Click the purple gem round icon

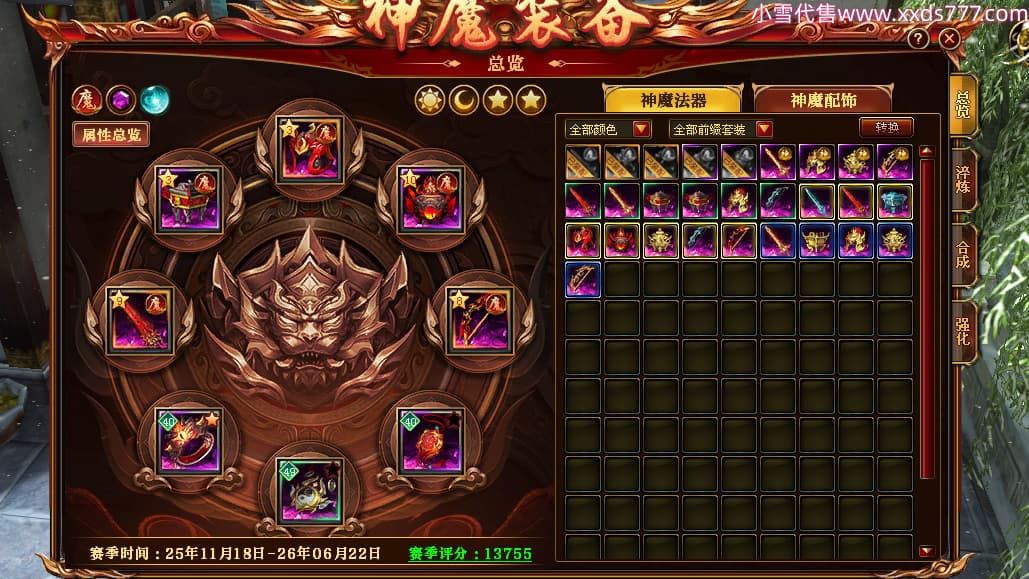[121, 99]
